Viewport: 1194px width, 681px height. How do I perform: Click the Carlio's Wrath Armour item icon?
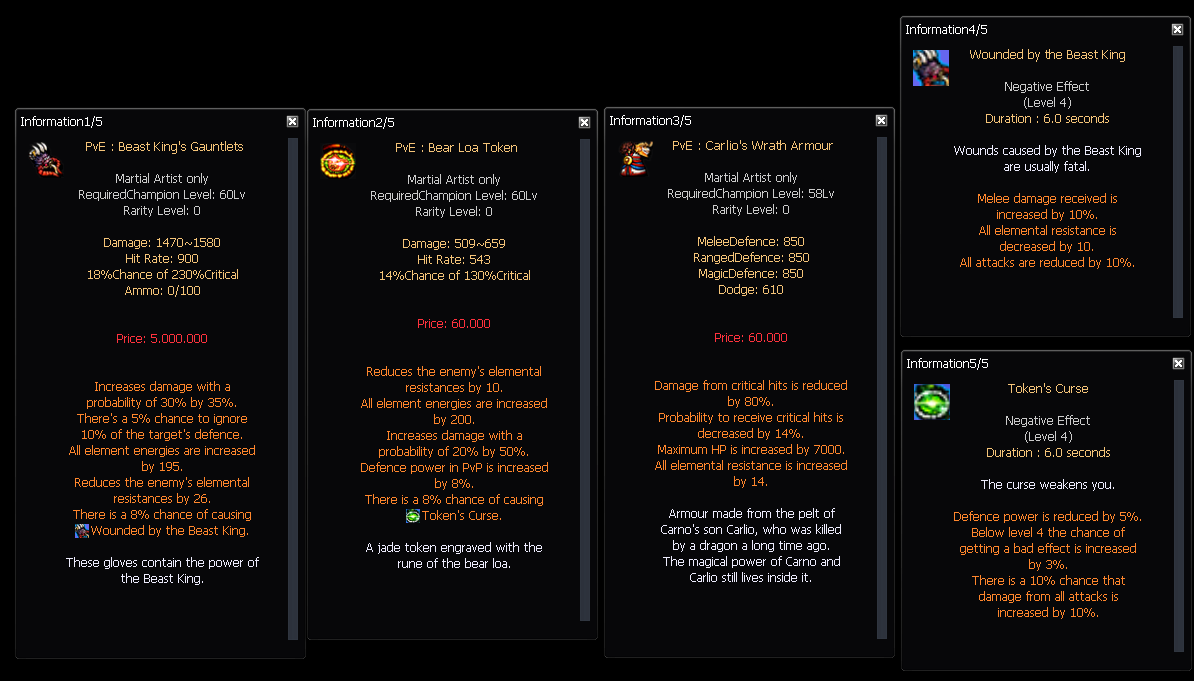(635, 158)
